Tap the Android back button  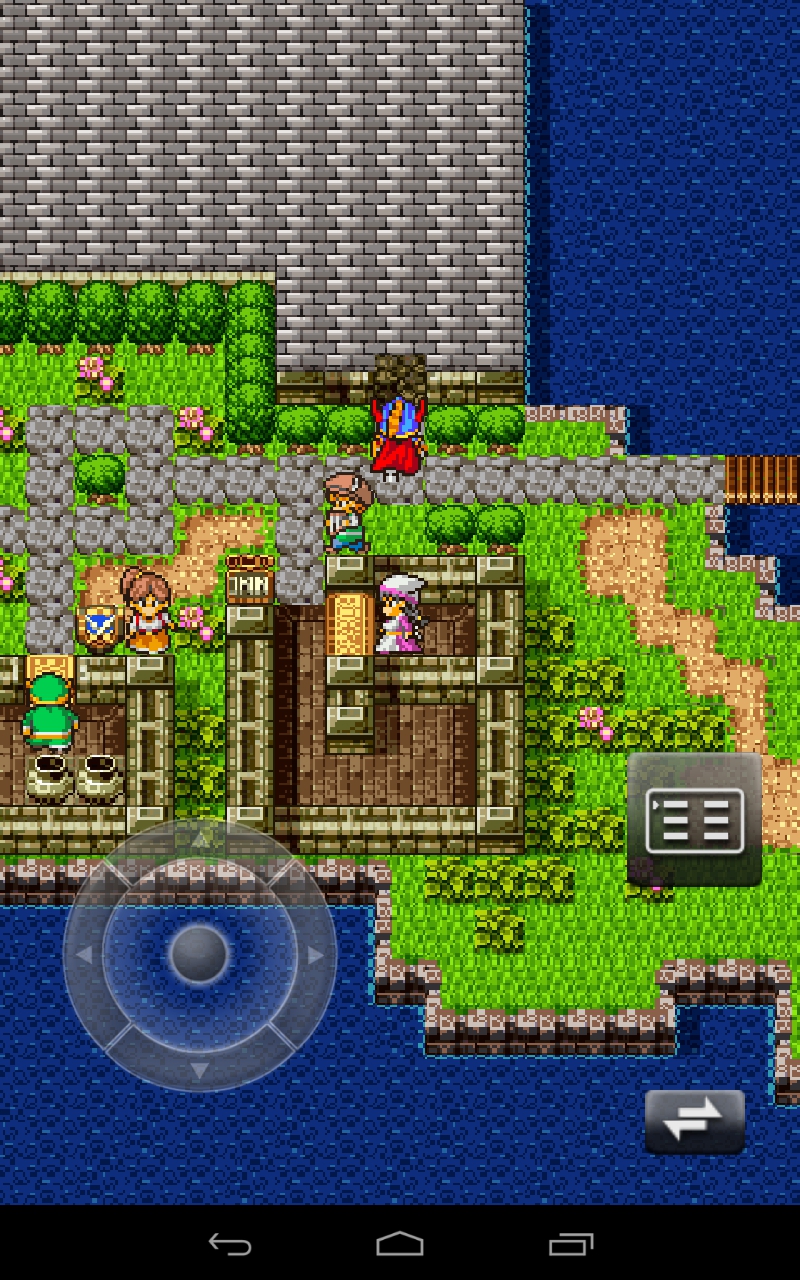(229, 1244)
